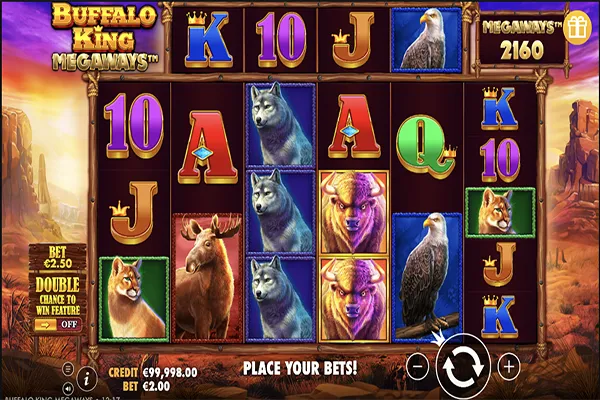Open the gift box bonus icon

575,28
